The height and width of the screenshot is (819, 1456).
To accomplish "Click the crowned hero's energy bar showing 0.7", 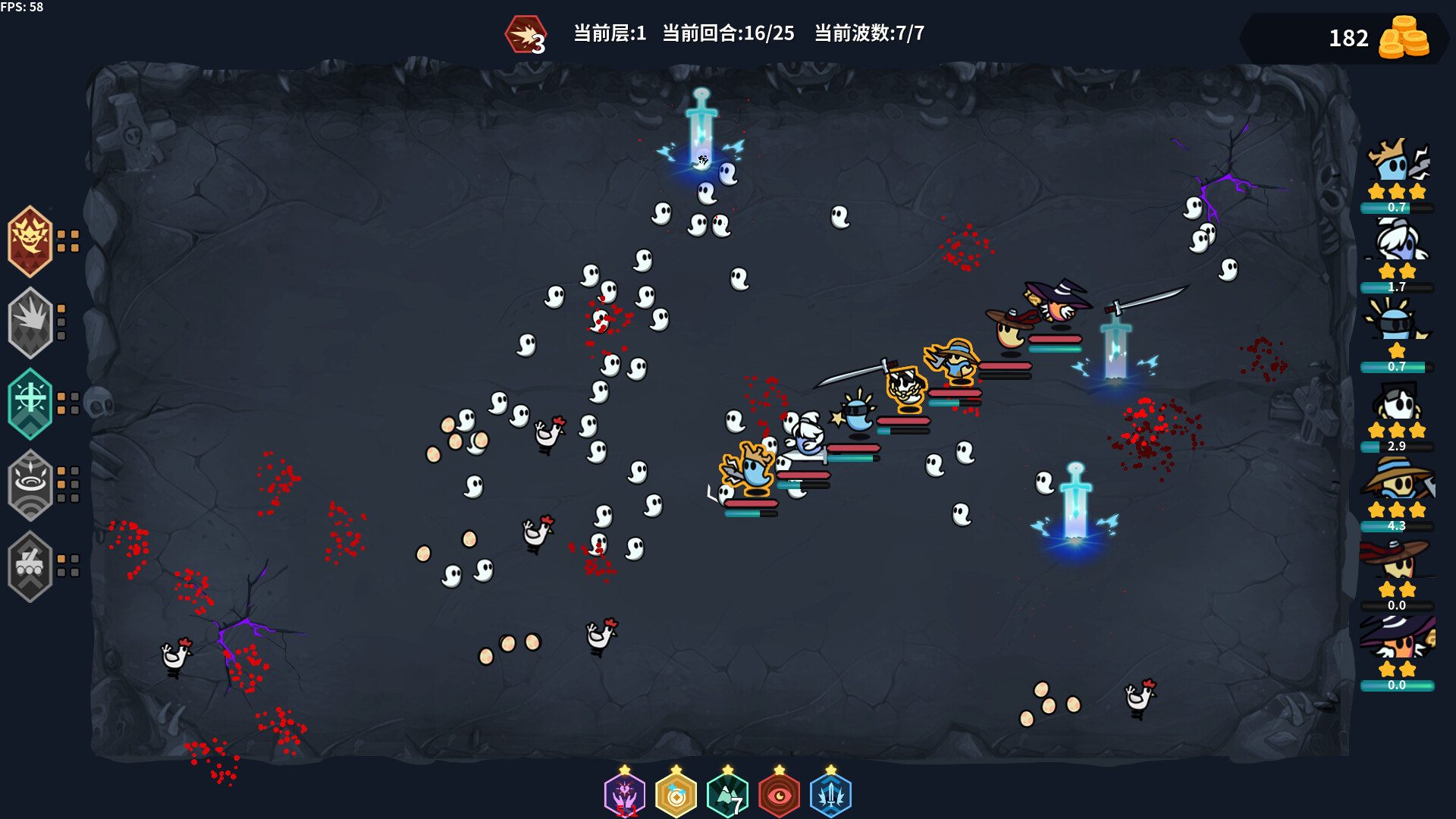I will 1398,206.
